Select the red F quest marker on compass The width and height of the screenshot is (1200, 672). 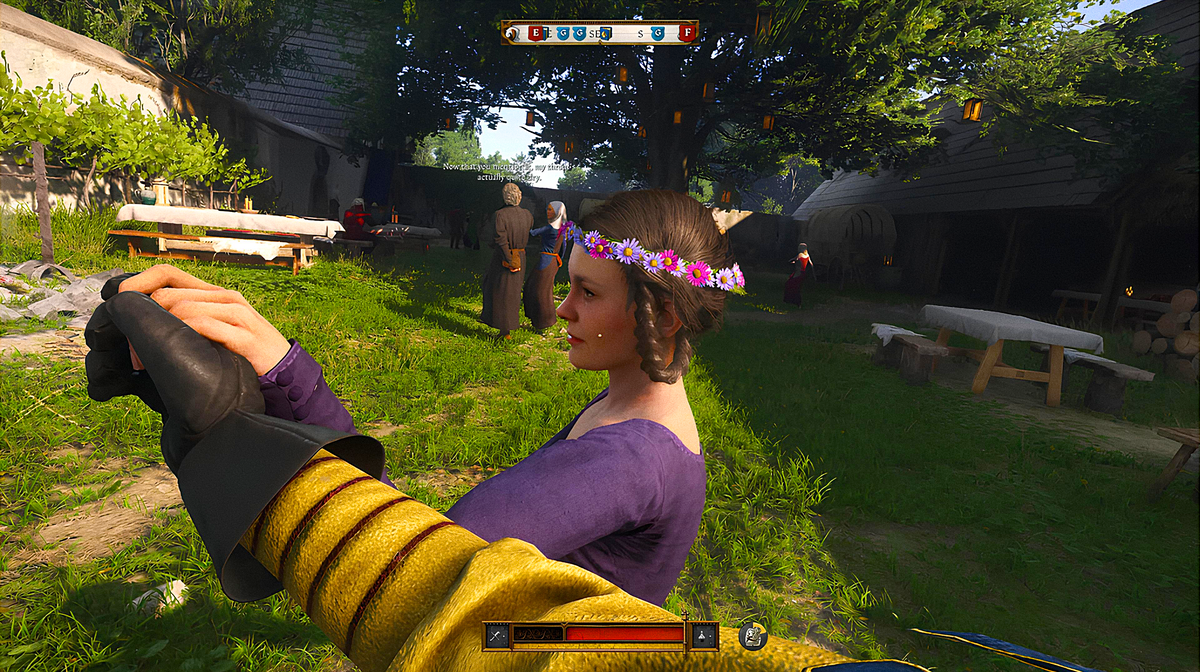click(x=686, y=33)
